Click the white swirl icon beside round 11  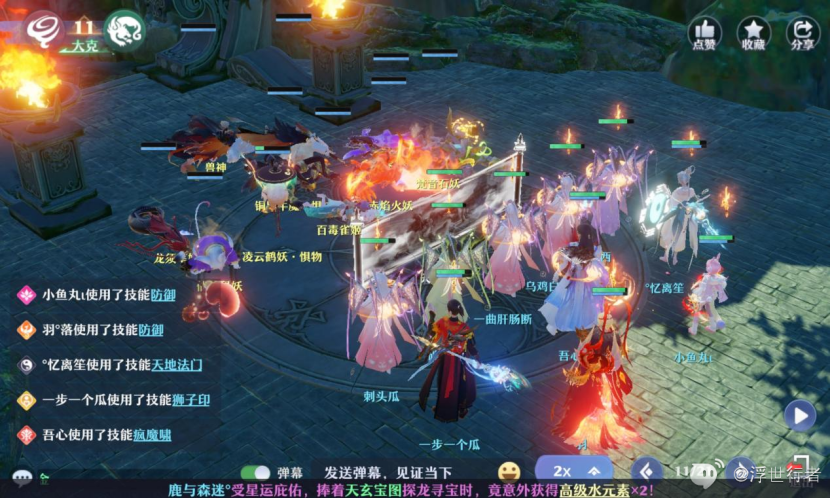coord(42,27)
